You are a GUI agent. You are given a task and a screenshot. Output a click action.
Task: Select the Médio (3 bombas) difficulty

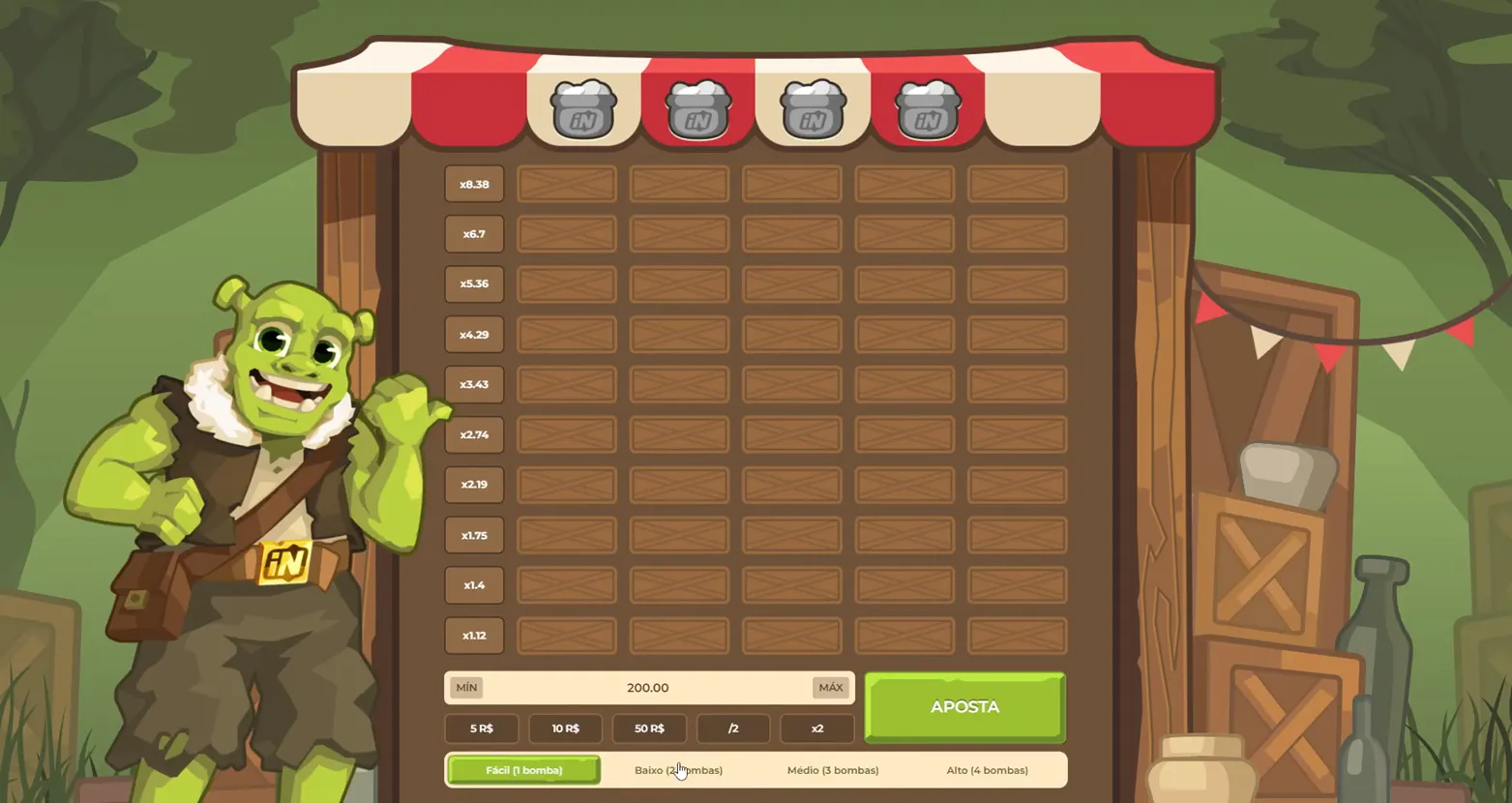coord(832,769)
